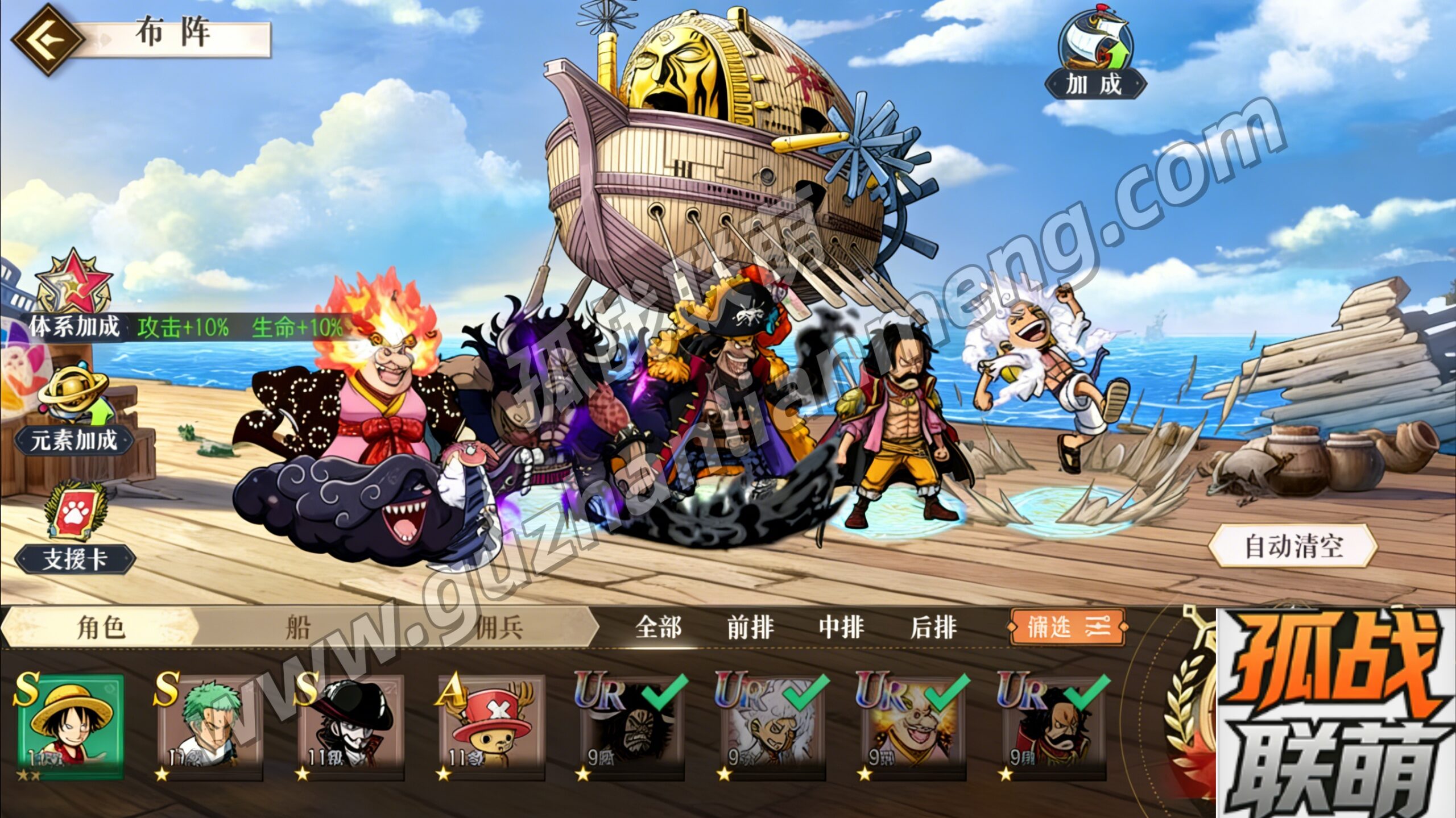Pick the A-rank Chopper card
This screenshot has height=818, width=1456.
[491, 726]
